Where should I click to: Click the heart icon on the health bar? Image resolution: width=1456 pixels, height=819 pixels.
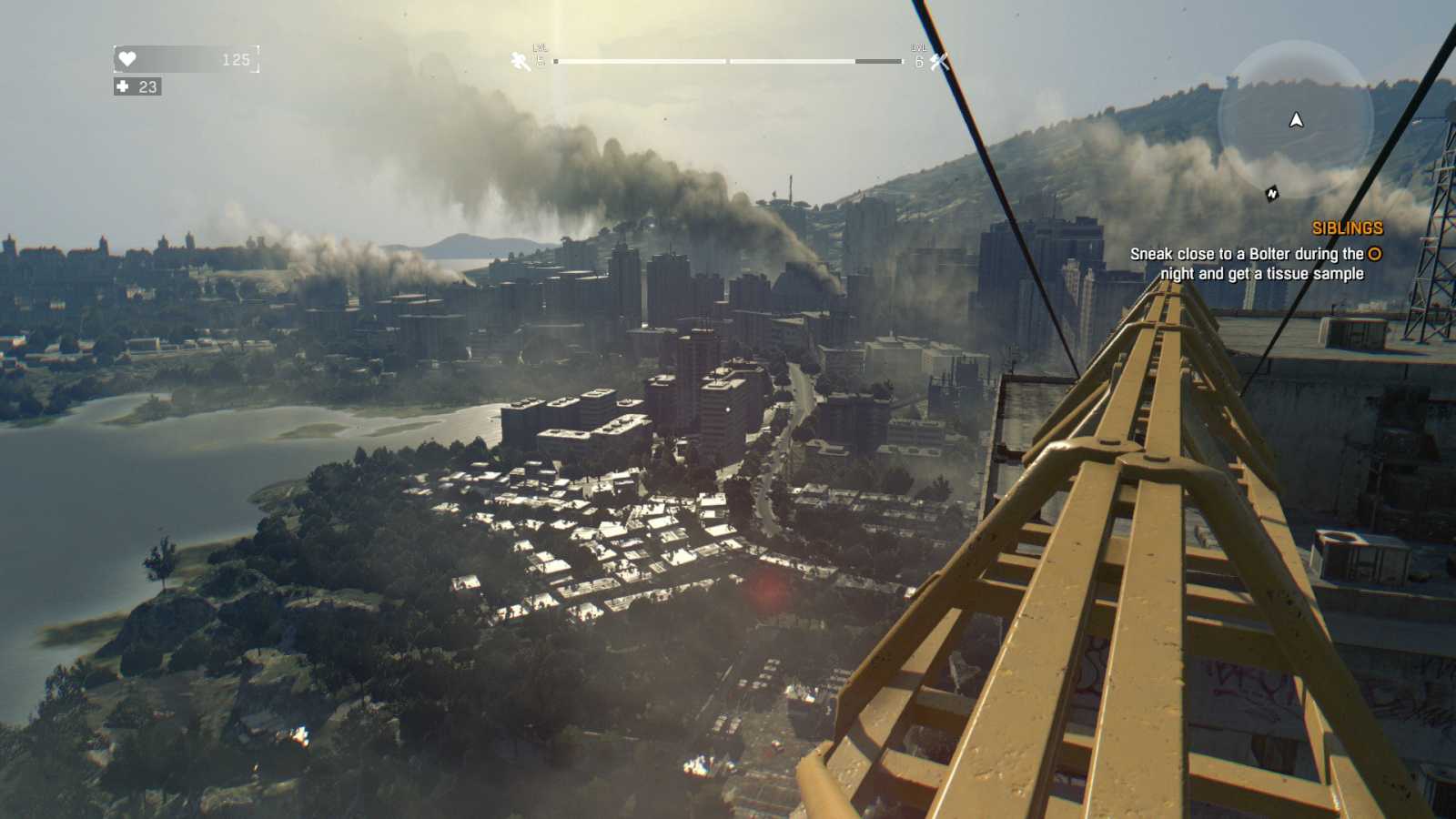pos(127,58)
